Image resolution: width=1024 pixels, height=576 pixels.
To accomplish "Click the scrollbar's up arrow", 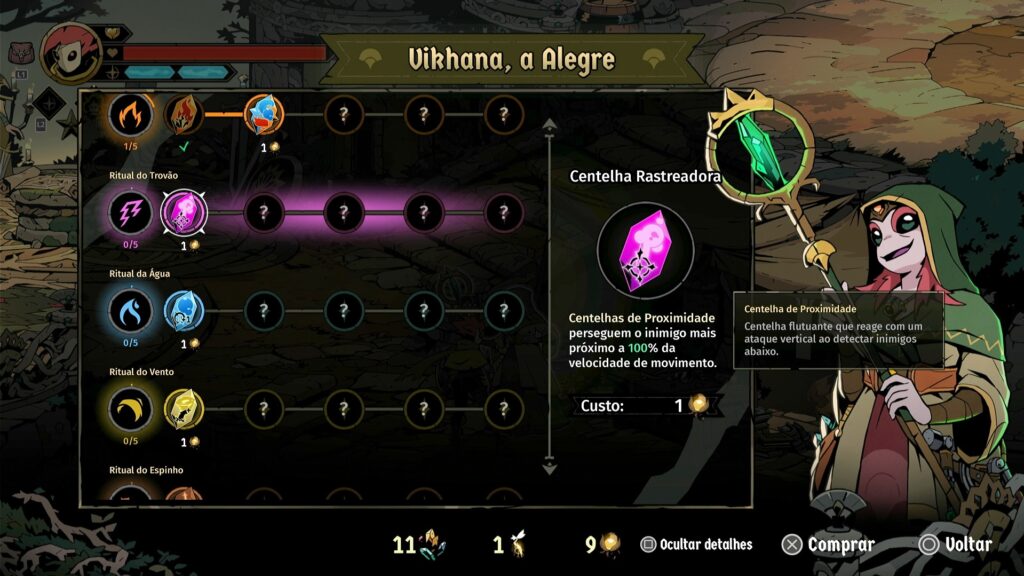I will [548, 126].
